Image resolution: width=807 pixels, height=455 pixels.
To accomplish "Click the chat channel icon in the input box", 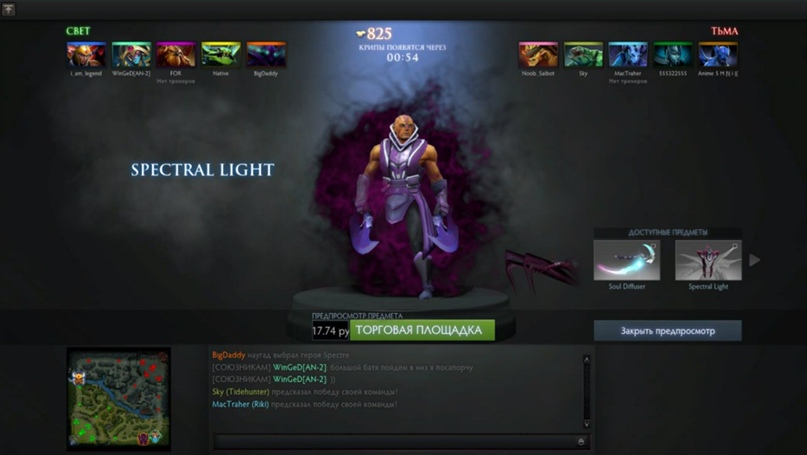I will click(581, 441).
